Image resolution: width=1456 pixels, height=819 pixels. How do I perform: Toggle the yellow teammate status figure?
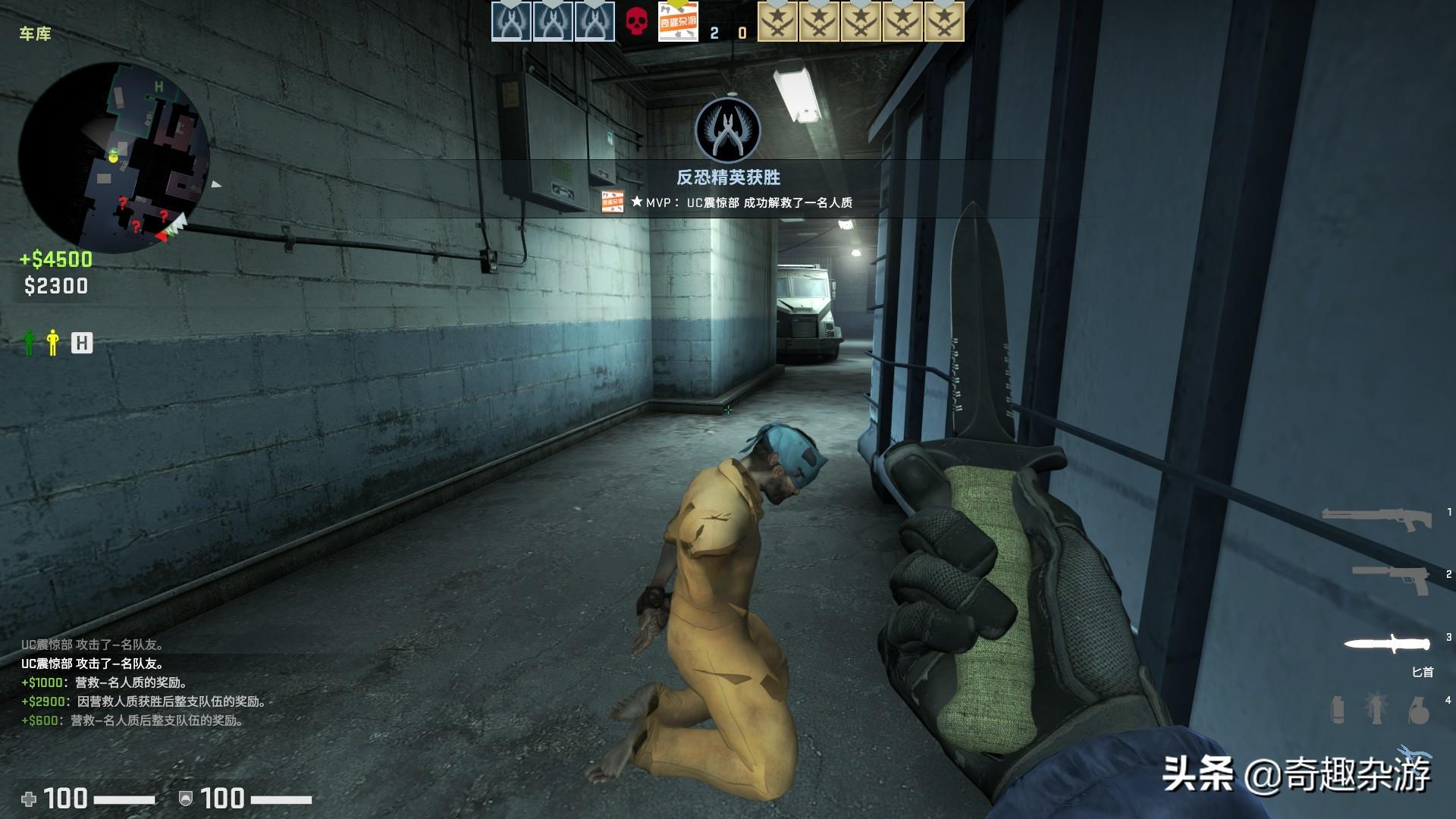(52, 344)
